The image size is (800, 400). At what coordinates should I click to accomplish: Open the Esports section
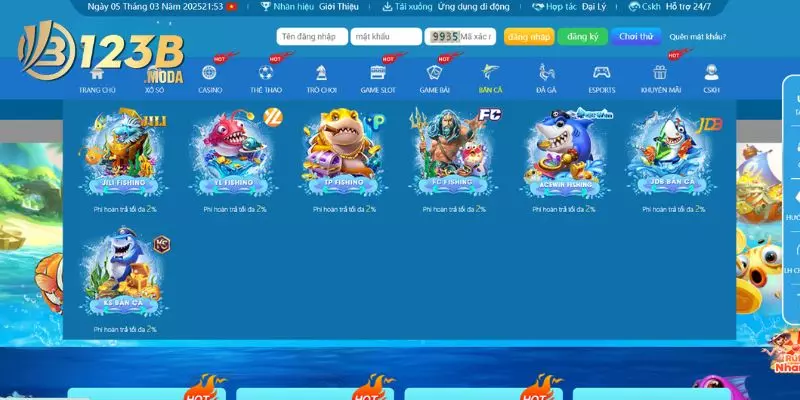point(602,78)
